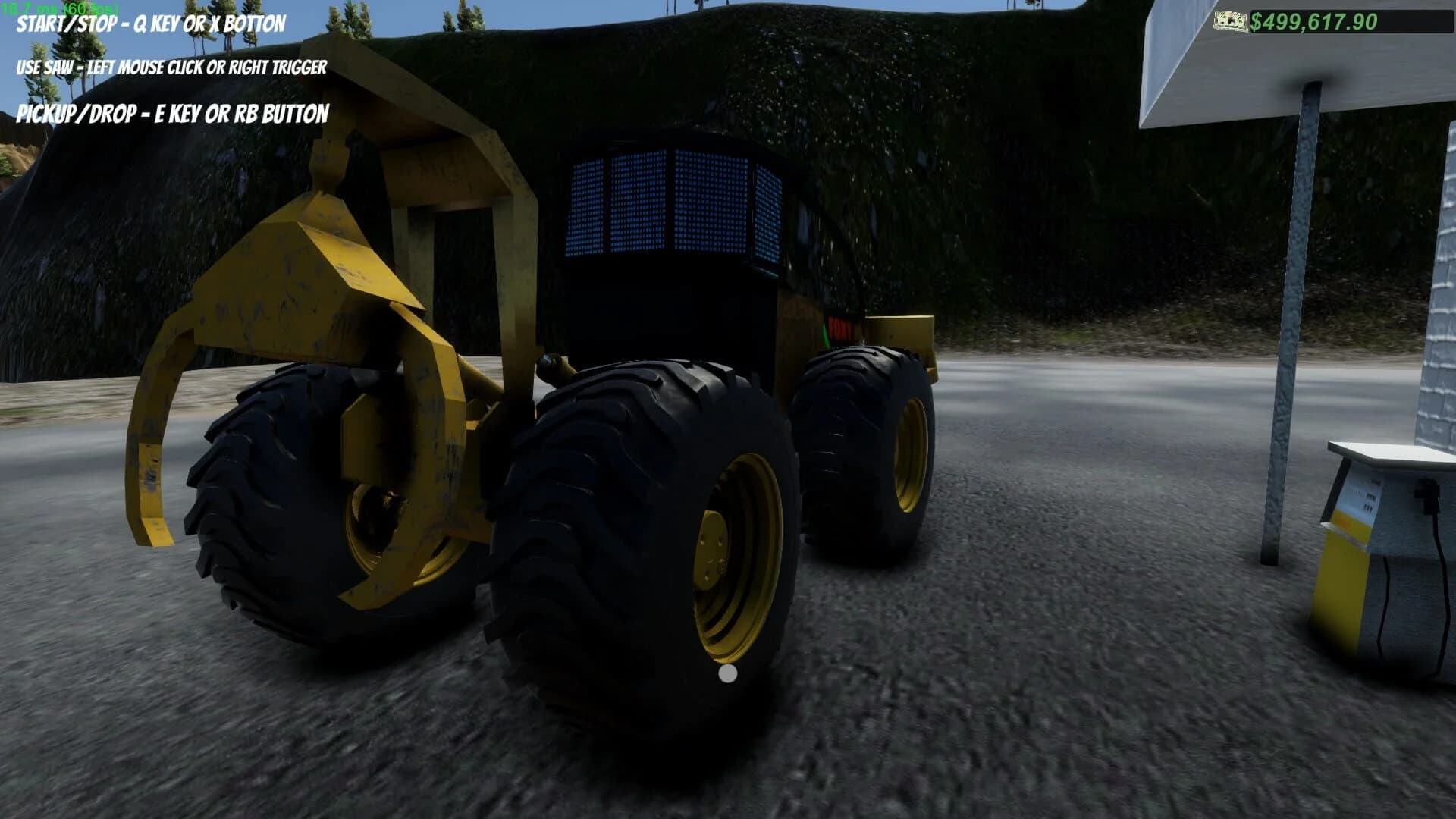Viewport: 1456px width, 819px height.
Task: Toggle engine via the START/STOP hint text
Action: tap(148, 25)
